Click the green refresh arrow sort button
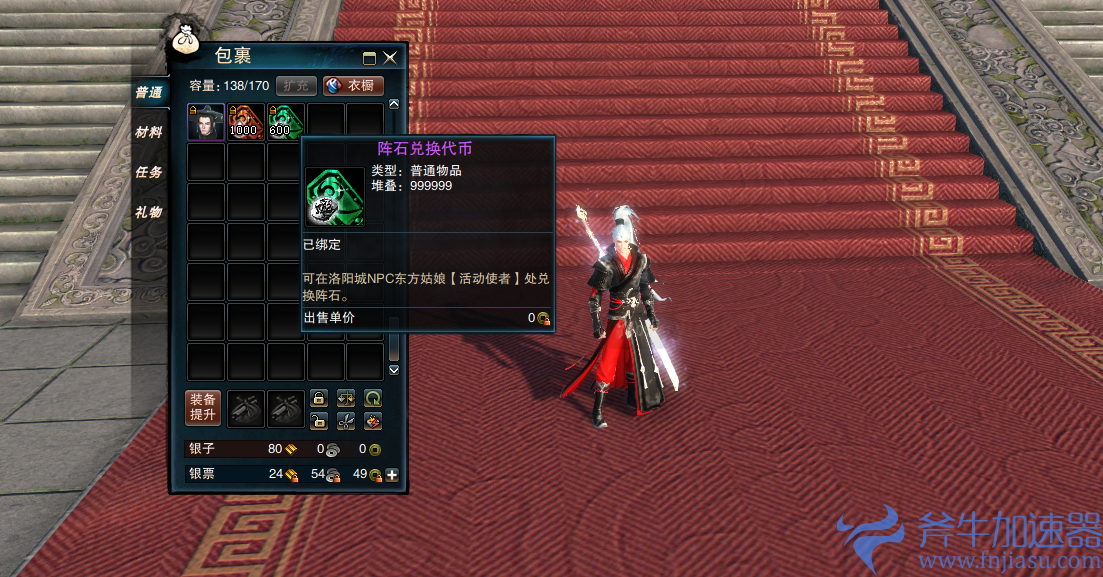This screenshot has width=1103, height=577. click(x=373, y=398)
